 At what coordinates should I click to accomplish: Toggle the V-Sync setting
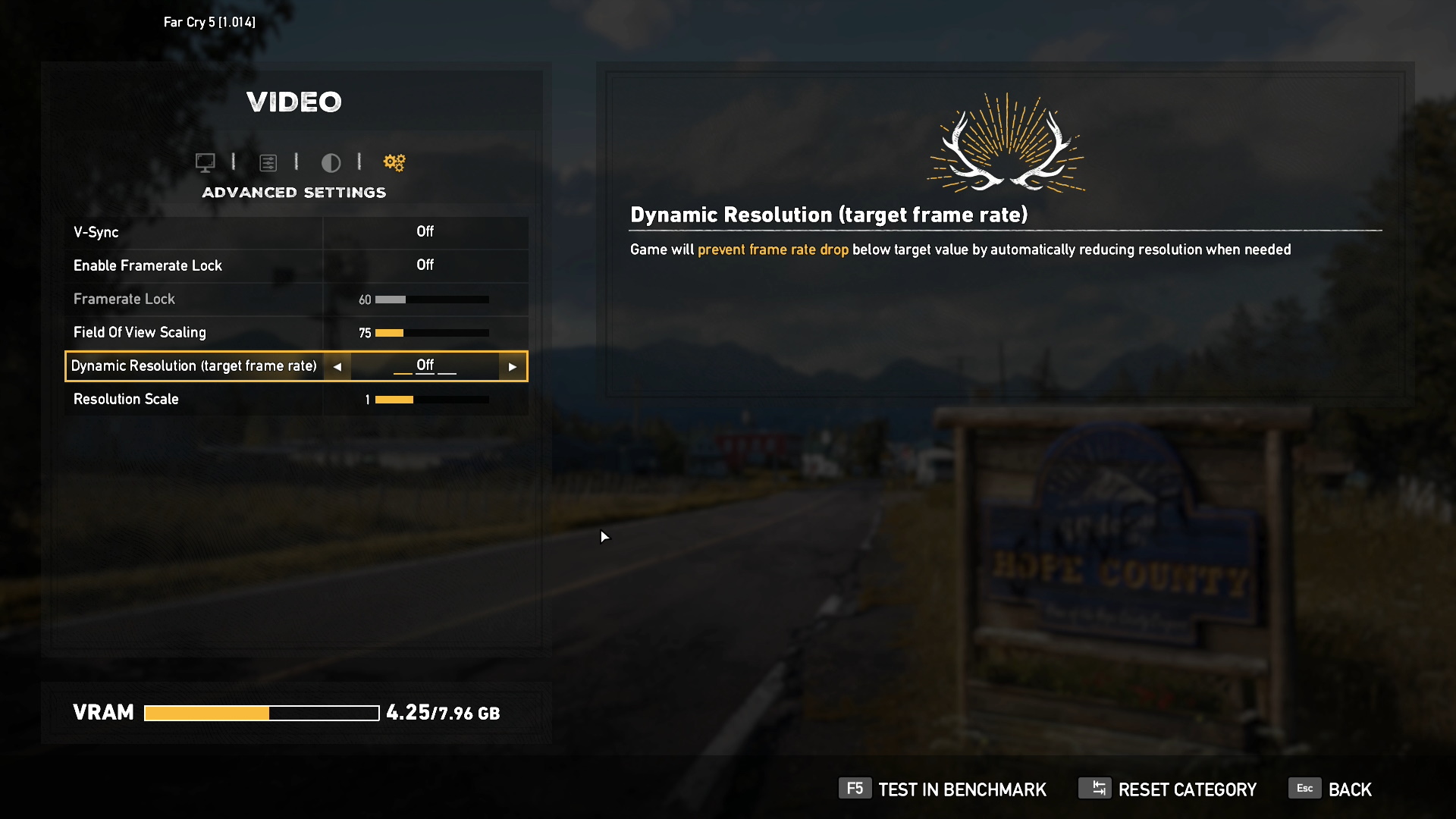pos(425,232)
